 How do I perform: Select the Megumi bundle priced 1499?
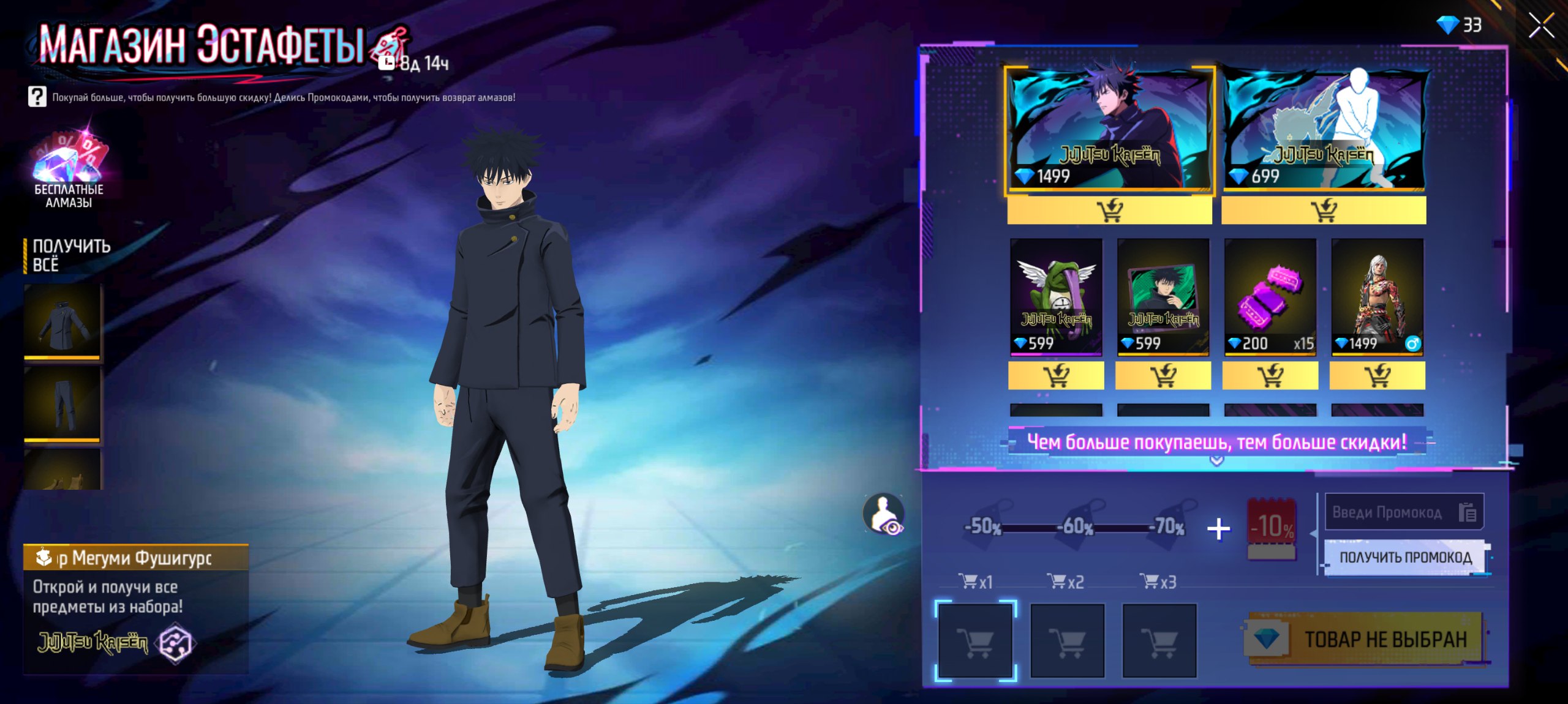(x=1109, y=130)
